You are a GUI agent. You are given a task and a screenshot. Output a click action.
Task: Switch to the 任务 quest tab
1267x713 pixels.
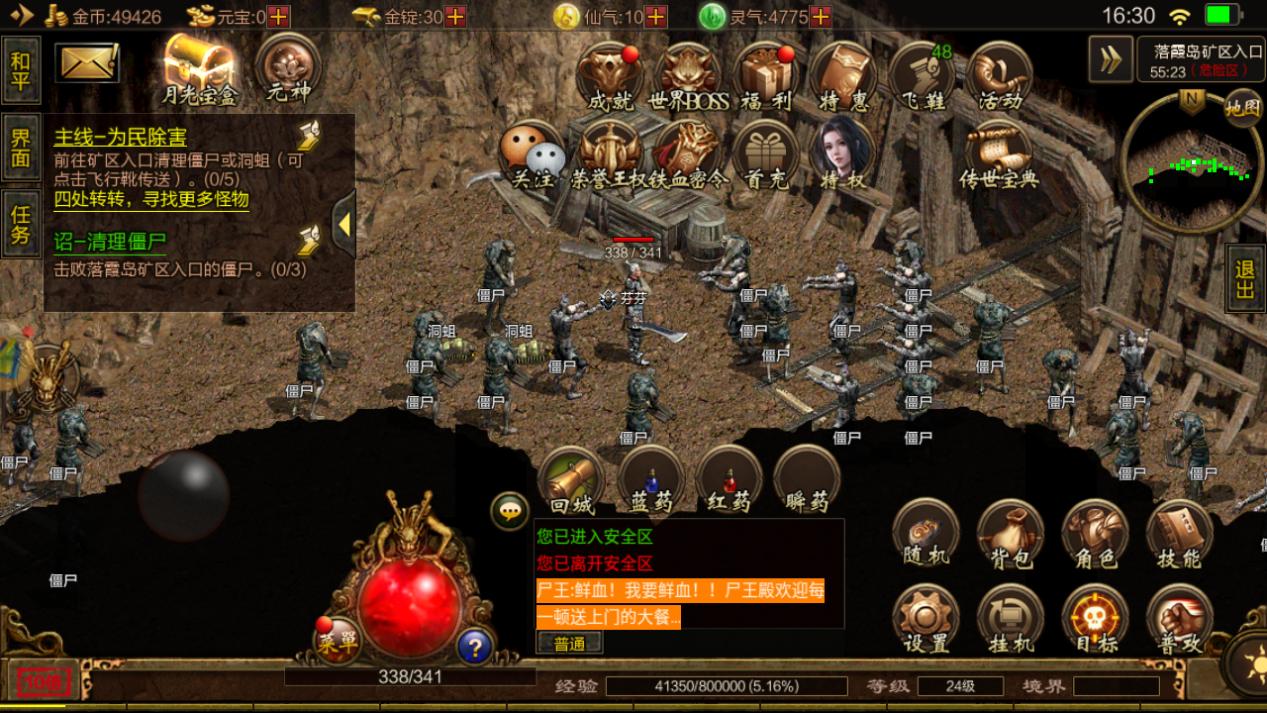point(21,224)
